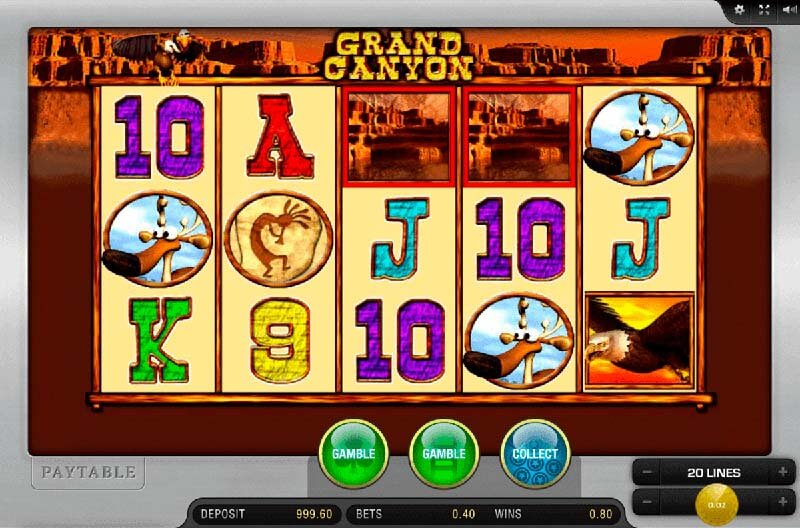Toggle fullscreen mode
This screenshot has height=528, width=800.
click(764, 9)
